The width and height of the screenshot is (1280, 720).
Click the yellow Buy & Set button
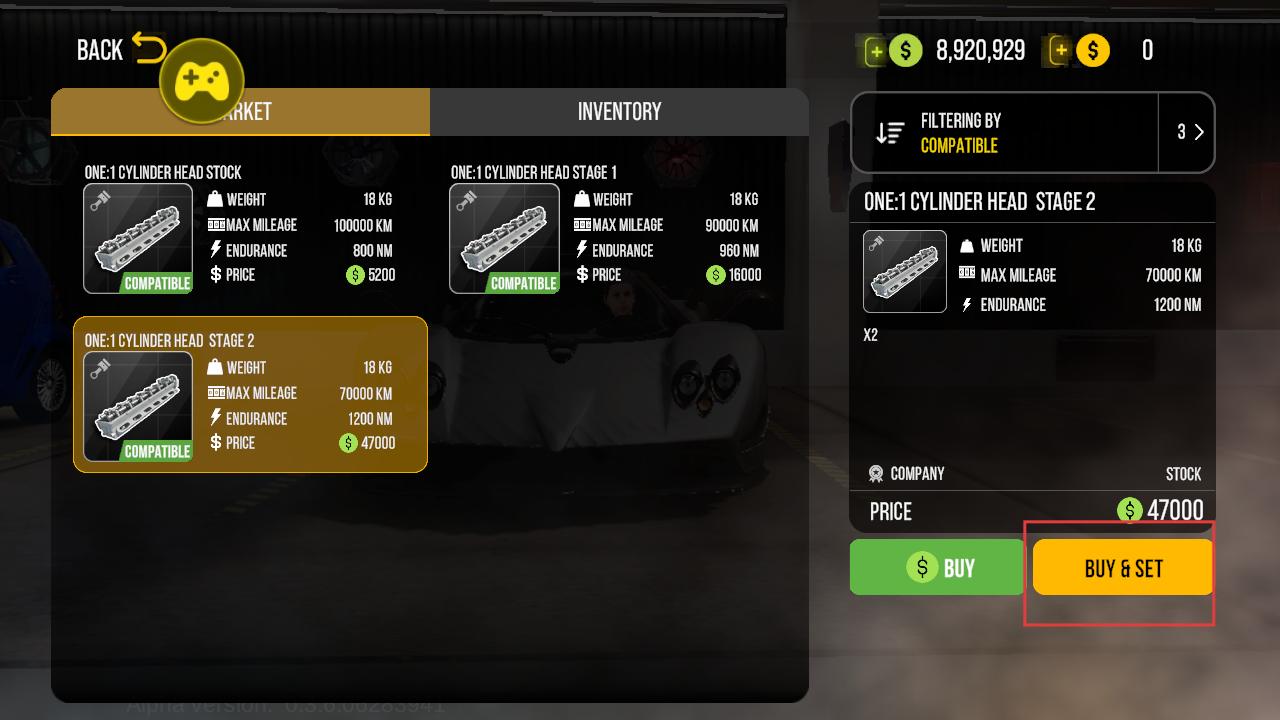coord(1123,568)
